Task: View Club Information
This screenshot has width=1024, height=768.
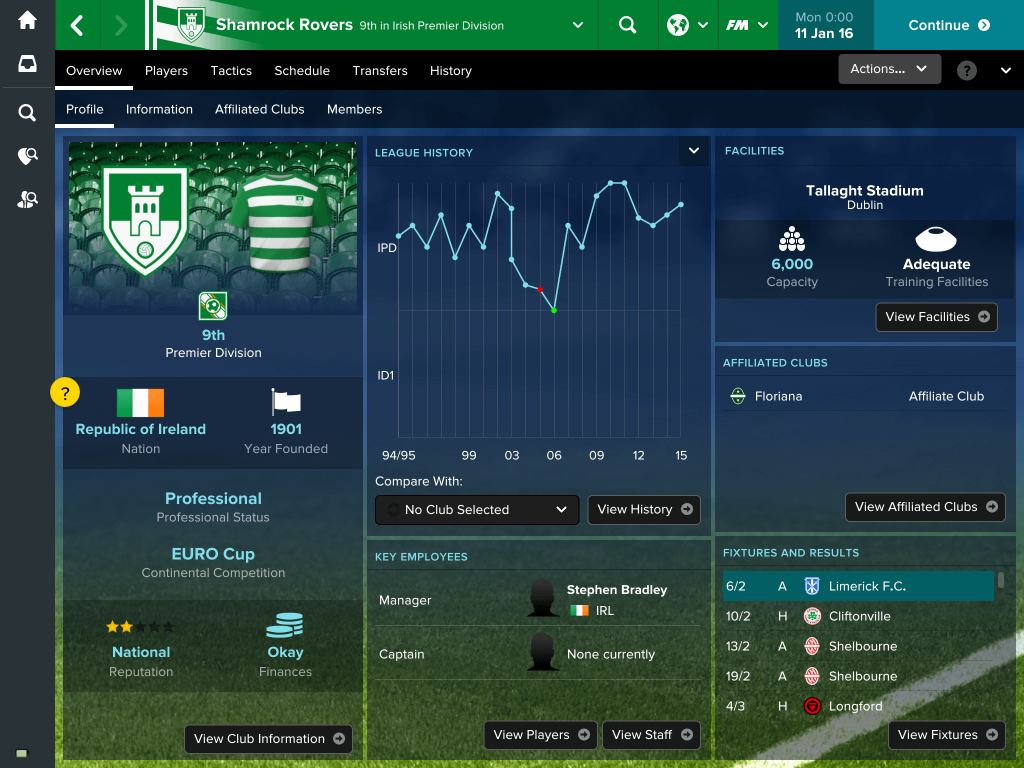Action: tap(268, 739)
